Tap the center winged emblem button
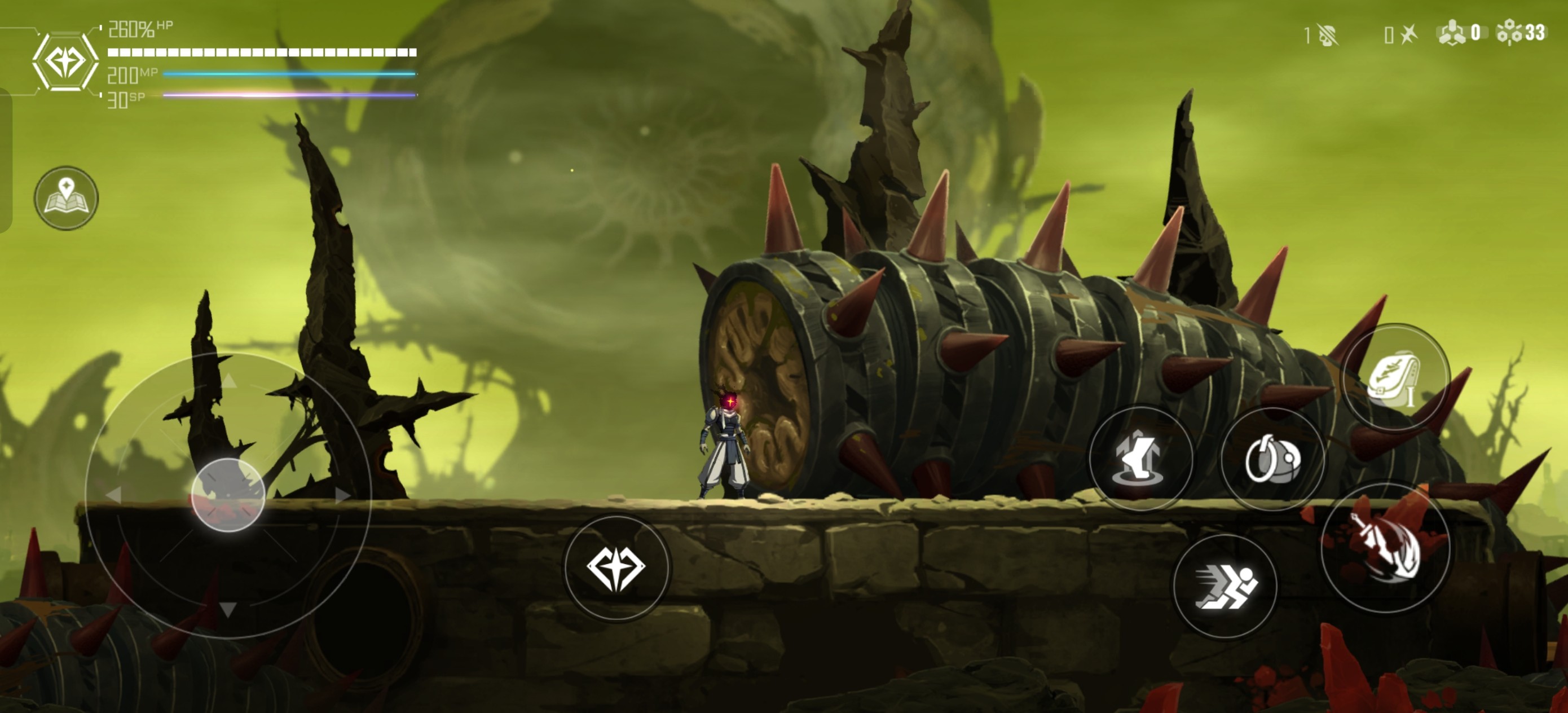The width and height of the screenshot is (1568, 713). pos(616,567)
